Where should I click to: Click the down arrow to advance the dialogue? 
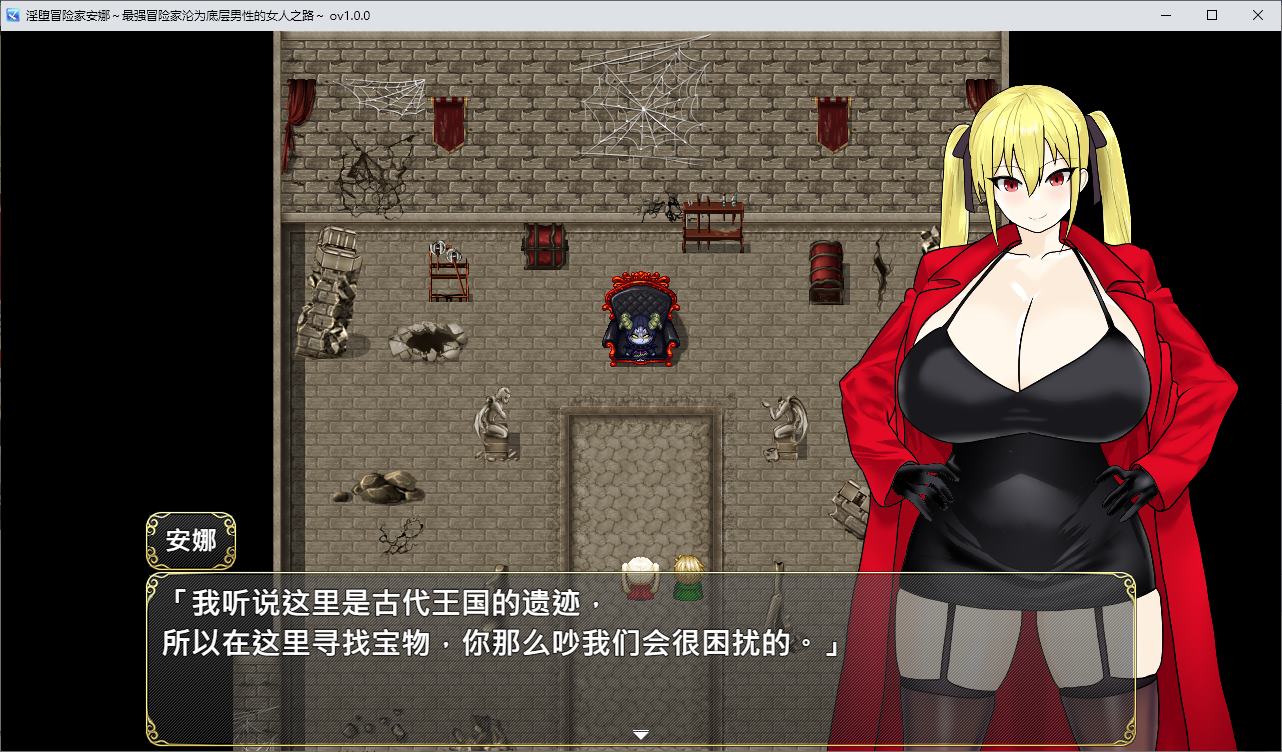point(641,733)
